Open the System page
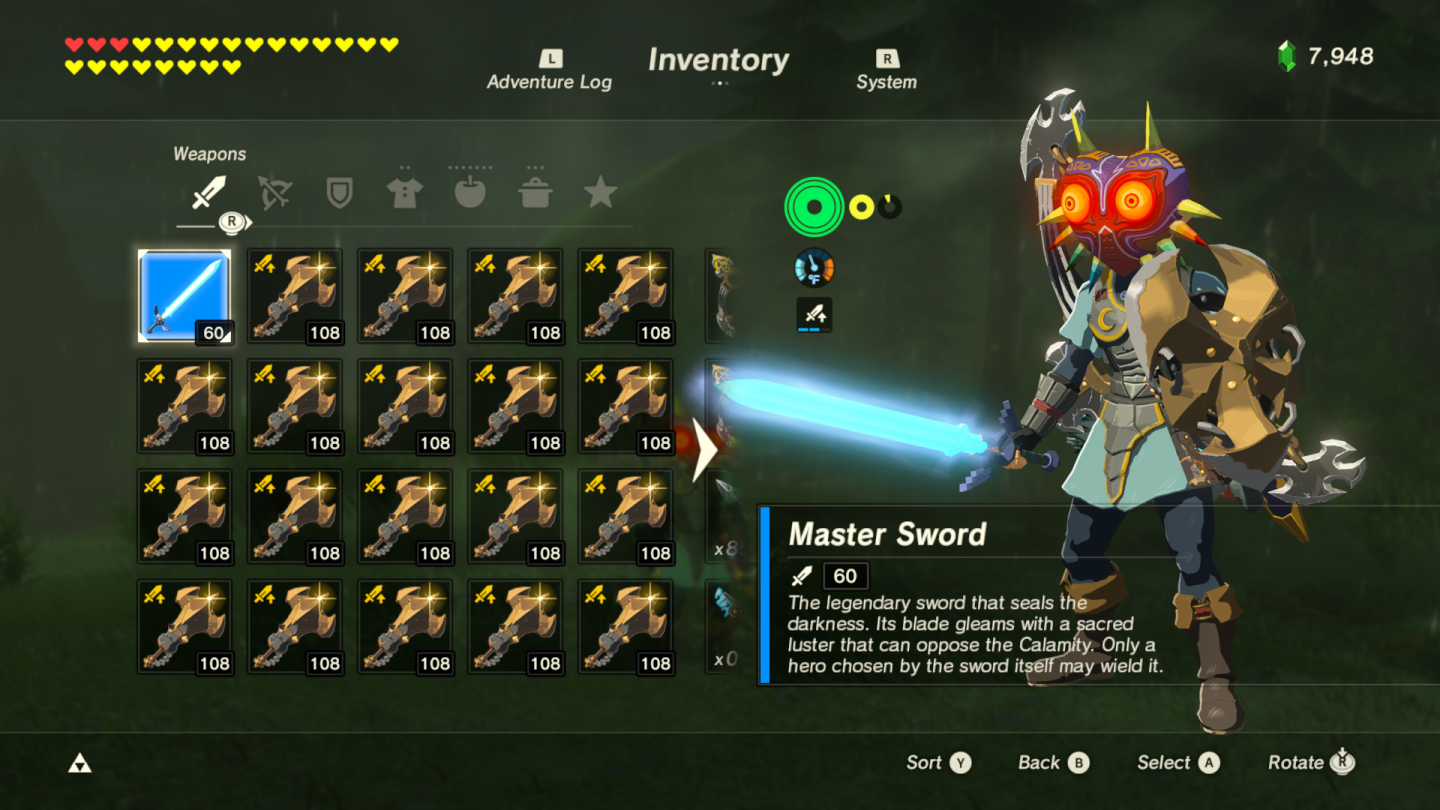 (886, 72)
